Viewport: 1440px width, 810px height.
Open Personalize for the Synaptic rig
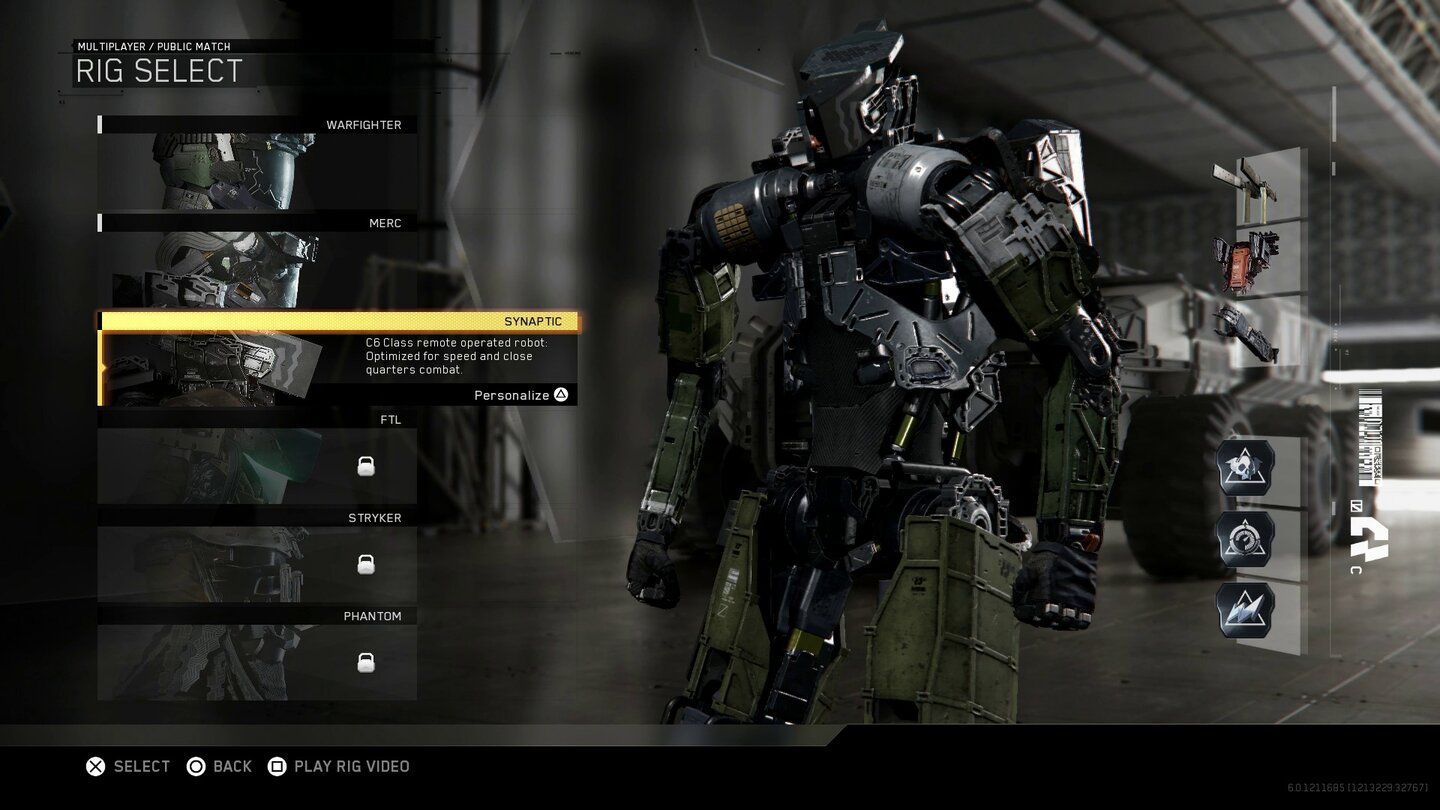tap(520, 395)
